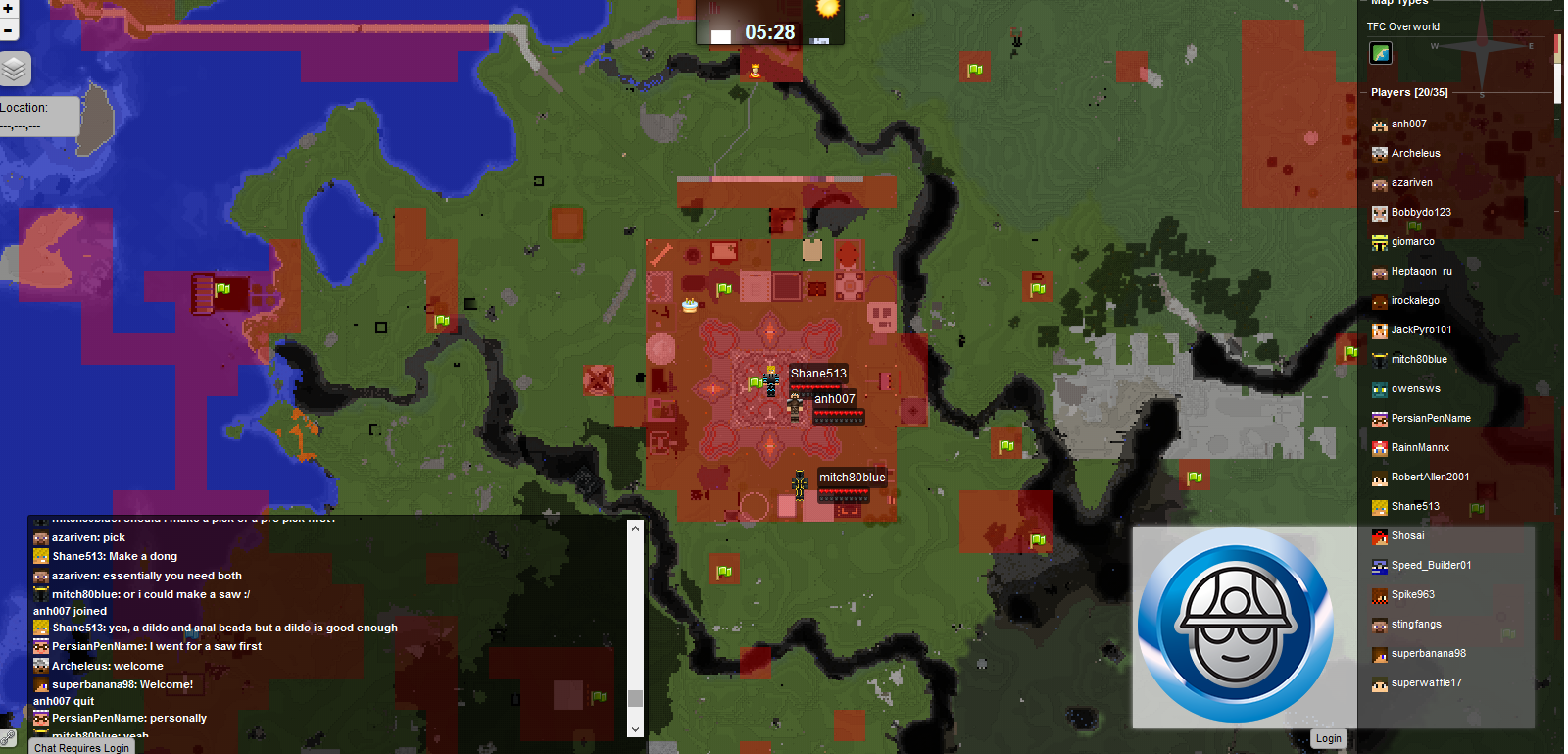Screen dimensions: 1568x754
Task: Select the TFC Overworld map type icon
Action: pyautogui.click(x=1380, y=53)
